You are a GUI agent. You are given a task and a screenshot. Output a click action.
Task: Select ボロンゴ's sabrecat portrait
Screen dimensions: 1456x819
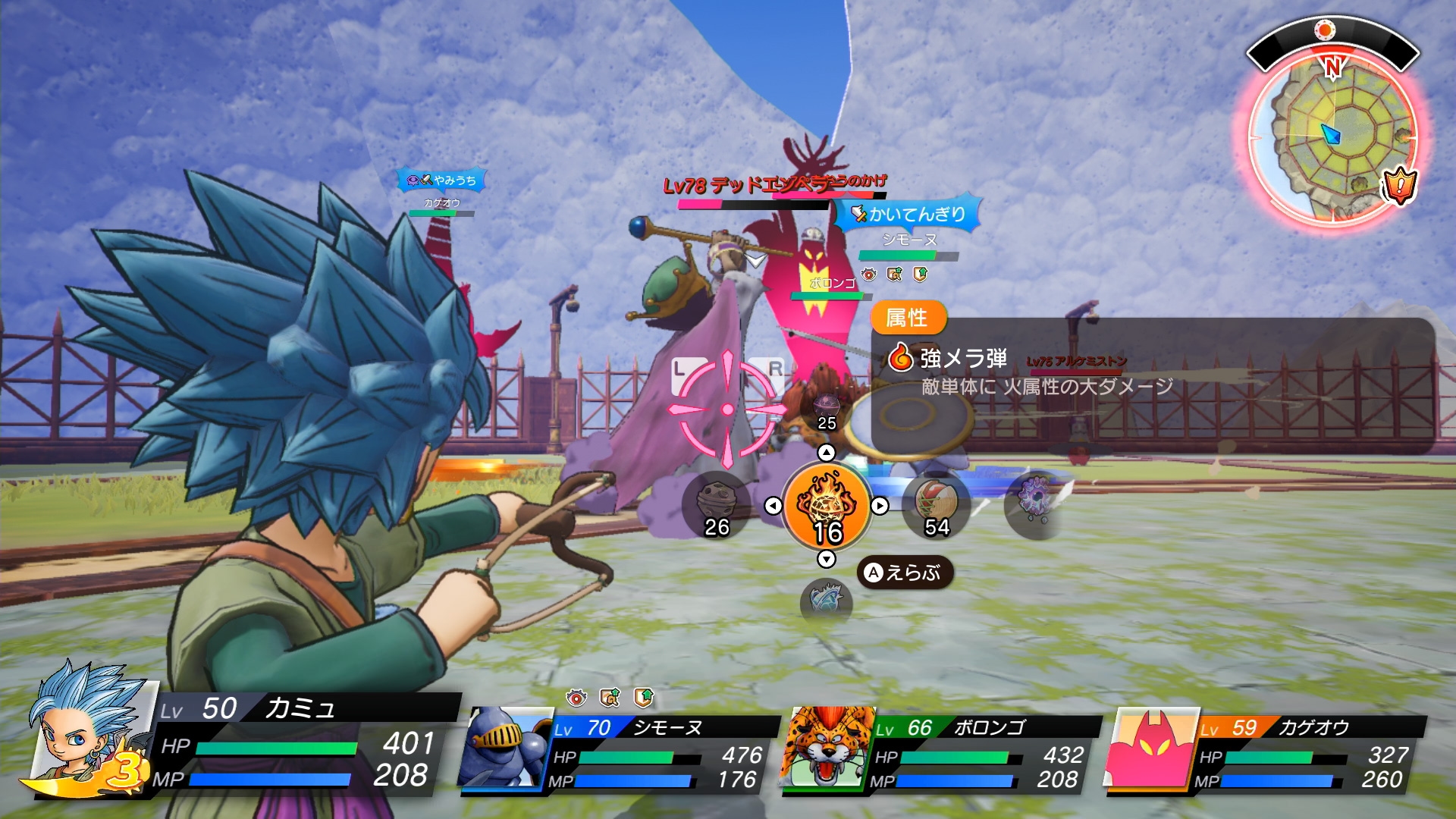[828, 749]
